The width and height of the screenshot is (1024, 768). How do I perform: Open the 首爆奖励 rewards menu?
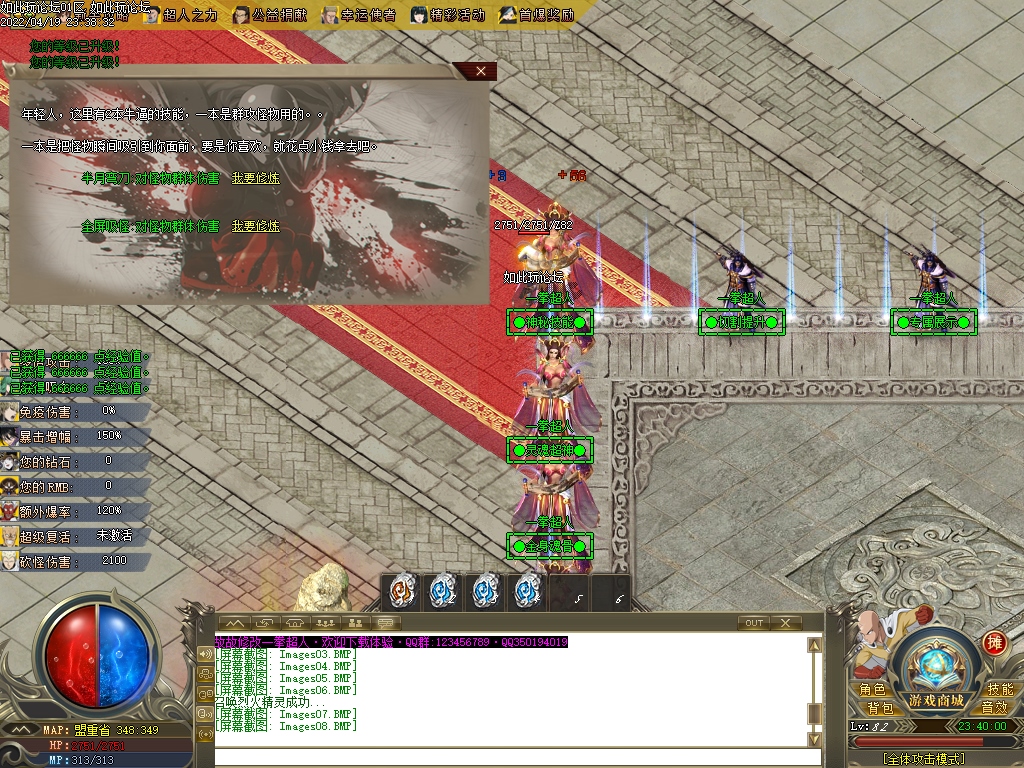(x=538, y=15)
